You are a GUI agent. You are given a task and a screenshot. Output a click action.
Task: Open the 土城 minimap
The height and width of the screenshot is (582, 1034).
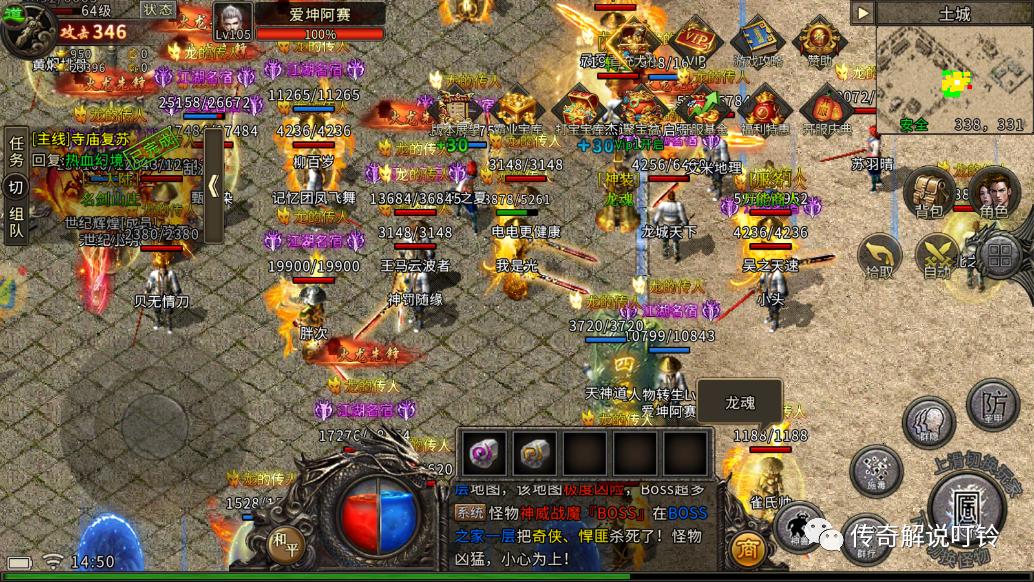click(953, 77)
